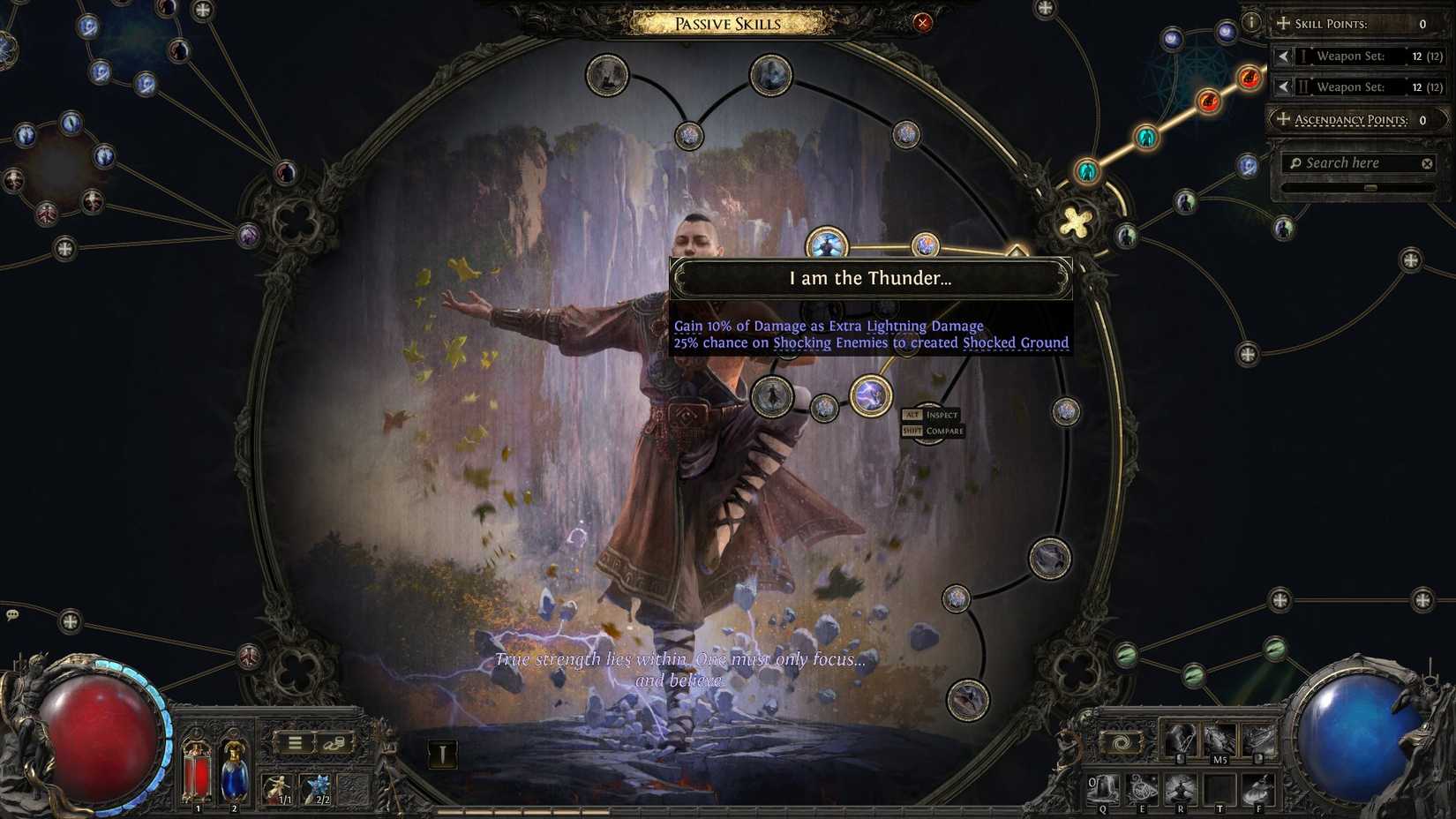Collapse Weapon Set II using the left chevron
This screenshot has height=819, width=1456.
pos(1284,86)
